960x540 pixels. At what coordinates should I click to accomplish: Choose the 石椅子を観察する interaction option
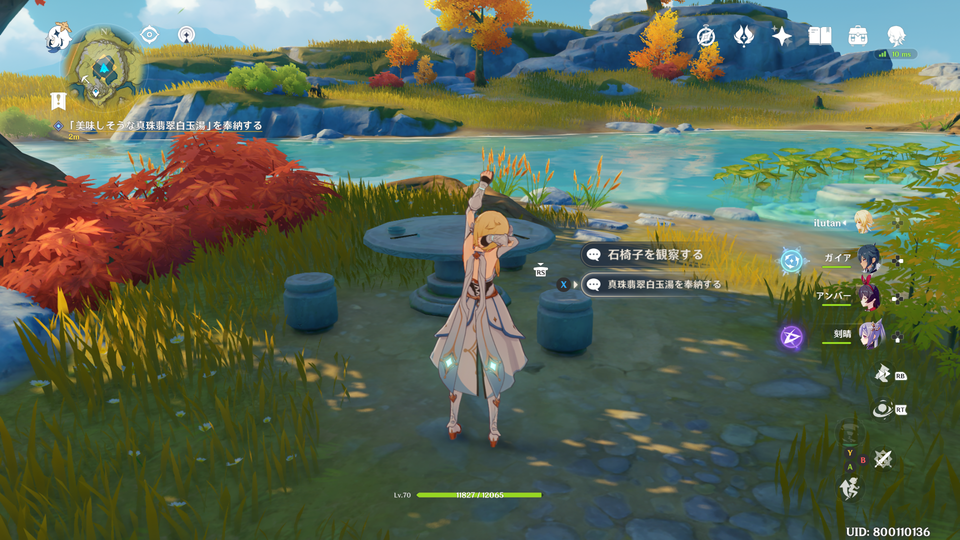click(x=655, y=255)
